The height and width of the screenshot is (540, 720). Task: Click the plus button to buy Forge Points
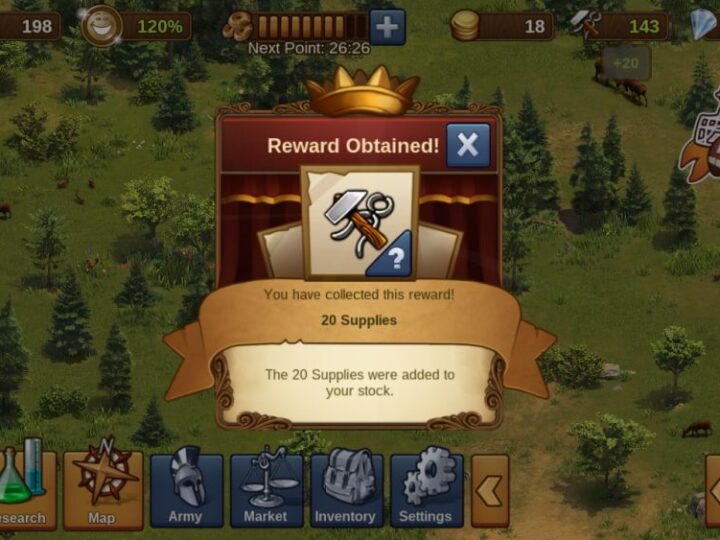pos(387,26)
